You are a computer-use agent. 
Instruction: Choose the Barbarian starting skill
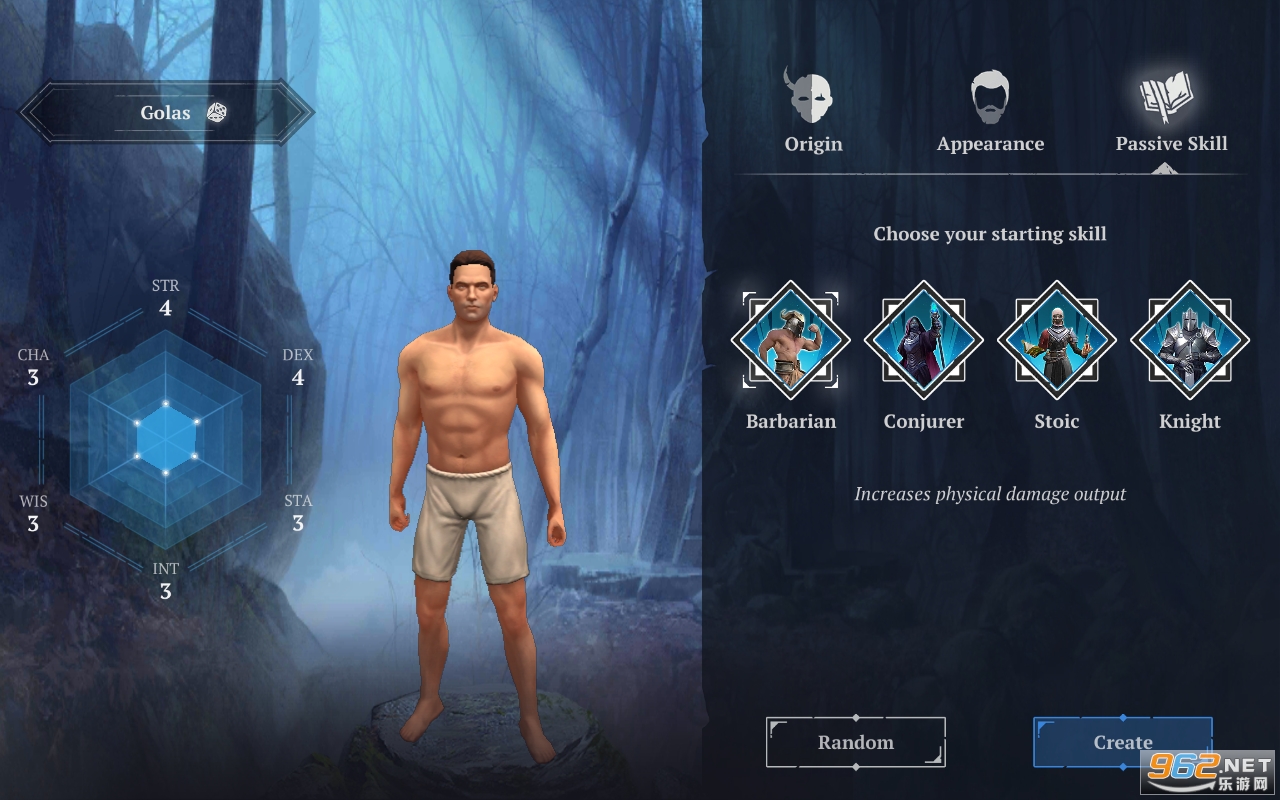pos(791,340)
